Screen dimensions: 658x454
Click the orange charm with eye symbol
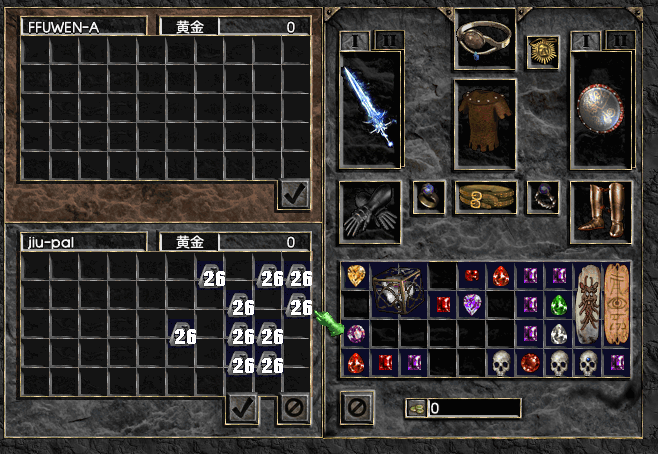pos(617,304)
